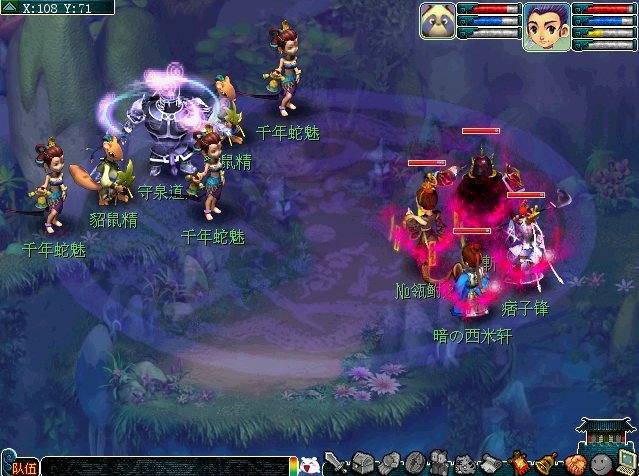Open the orange knot friends icon
This screenshot has width=639, height=476.
point(573,464)
